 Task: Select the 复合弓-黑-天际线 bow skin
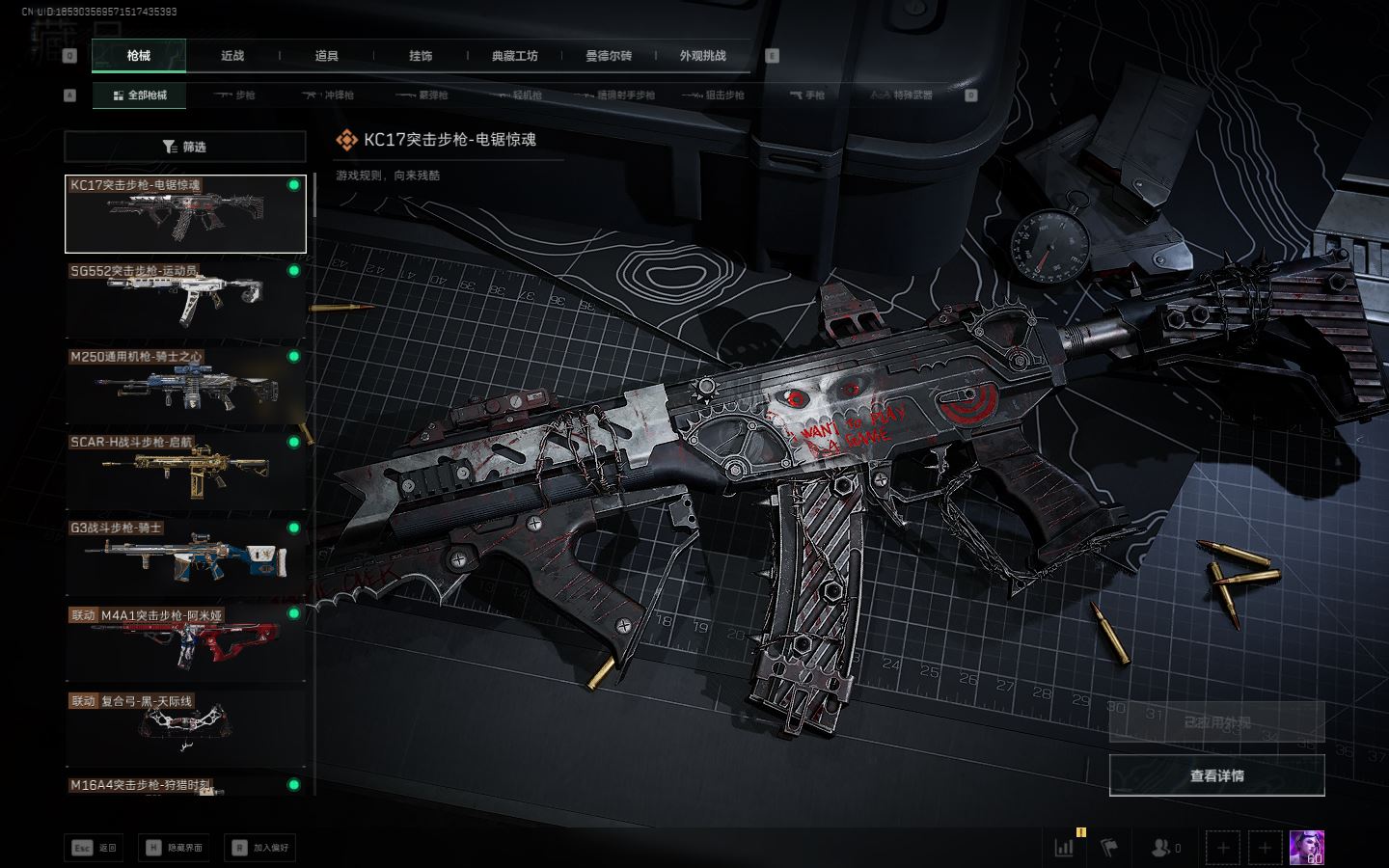click(185, 728)
